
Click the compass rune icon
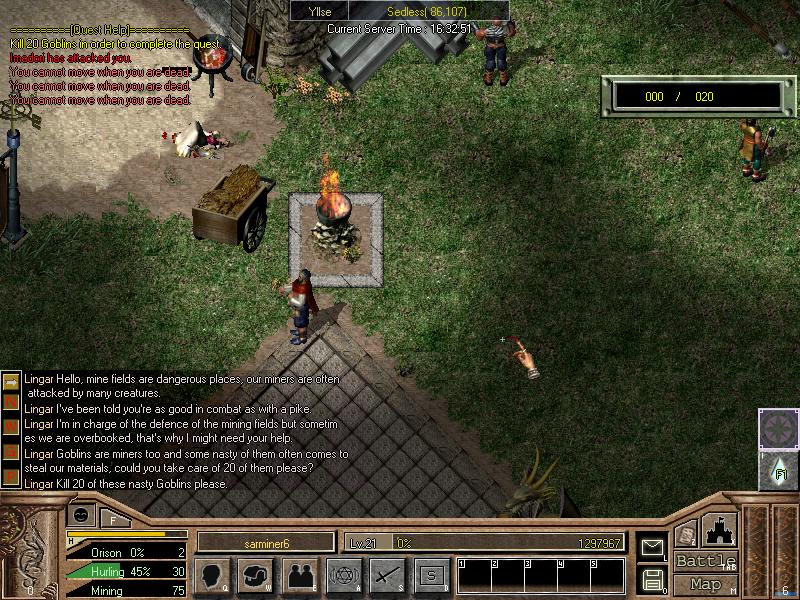tap(778, 428)
